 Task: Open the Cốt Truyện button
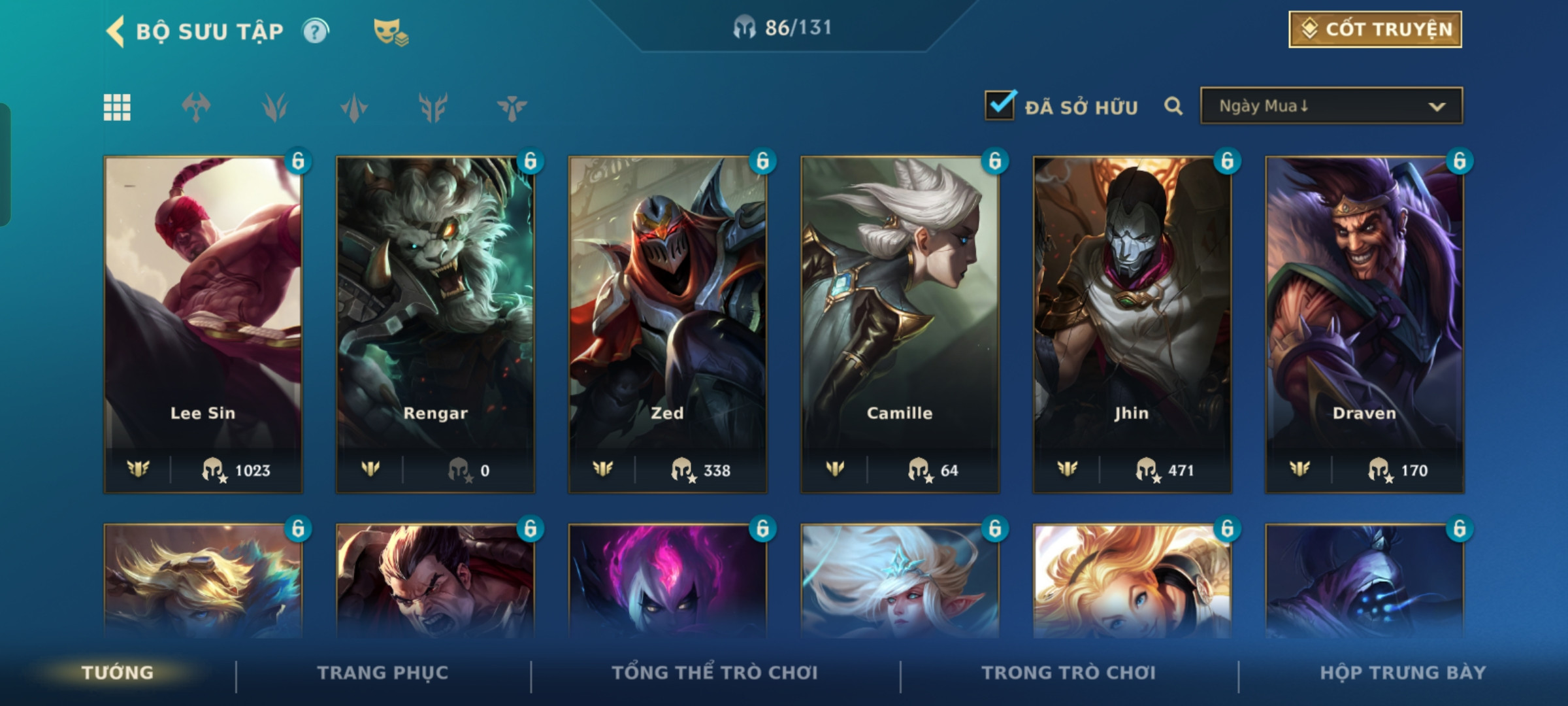1375,29
